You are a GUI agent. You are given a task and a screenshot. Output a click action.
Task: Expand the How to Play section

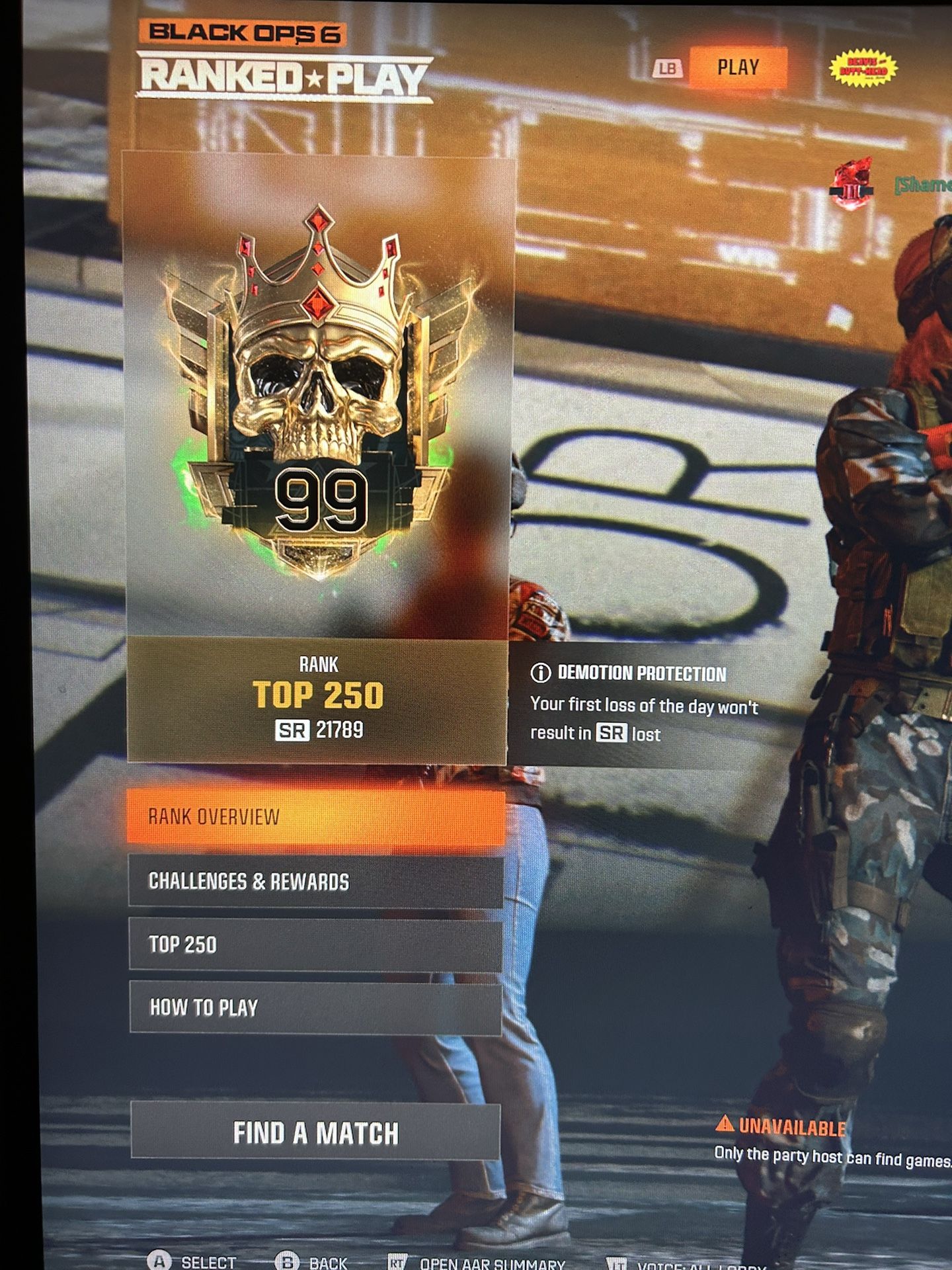point(317,1008)
